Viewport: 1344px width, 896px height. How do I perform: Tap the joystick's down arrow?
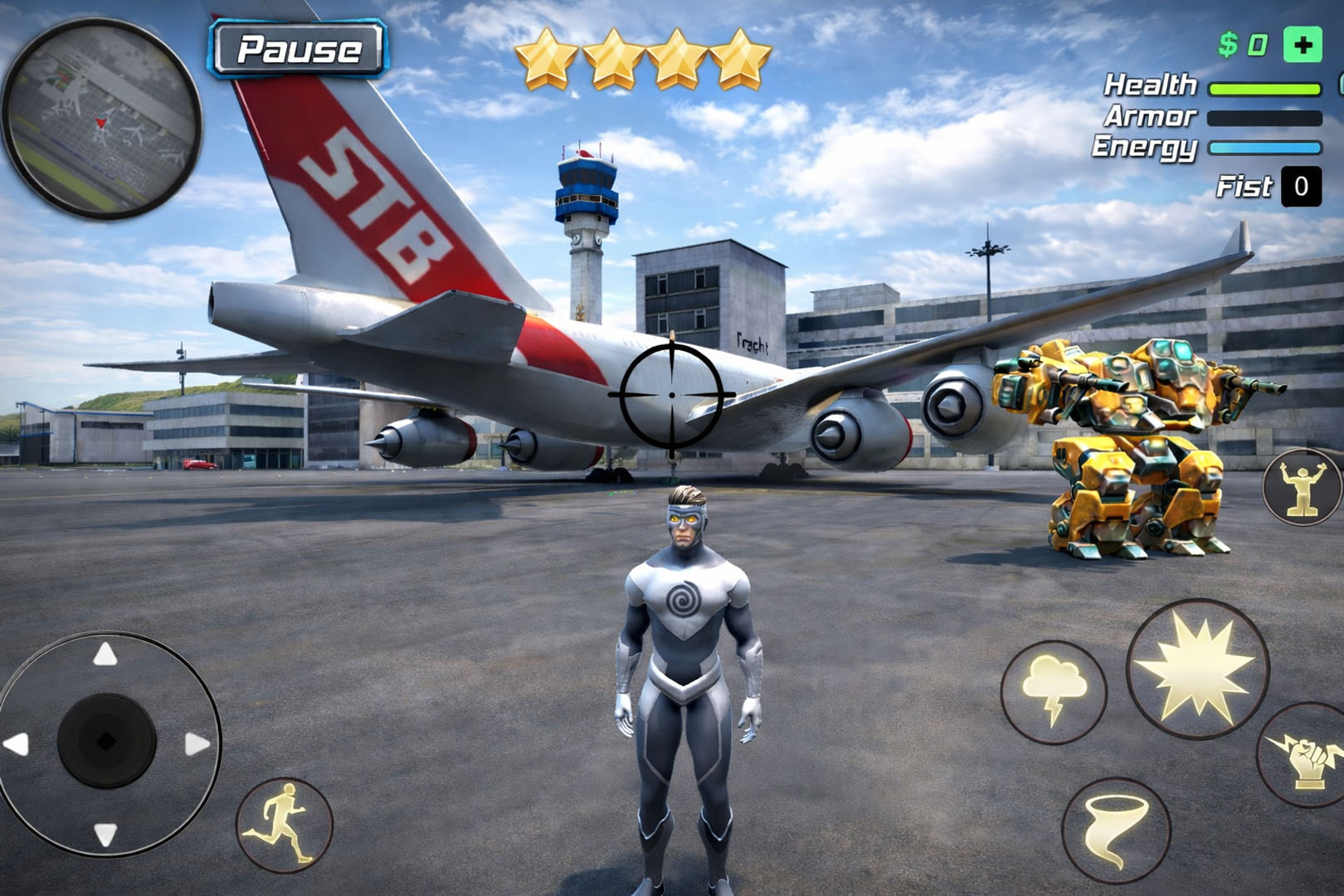click(105, 833)
